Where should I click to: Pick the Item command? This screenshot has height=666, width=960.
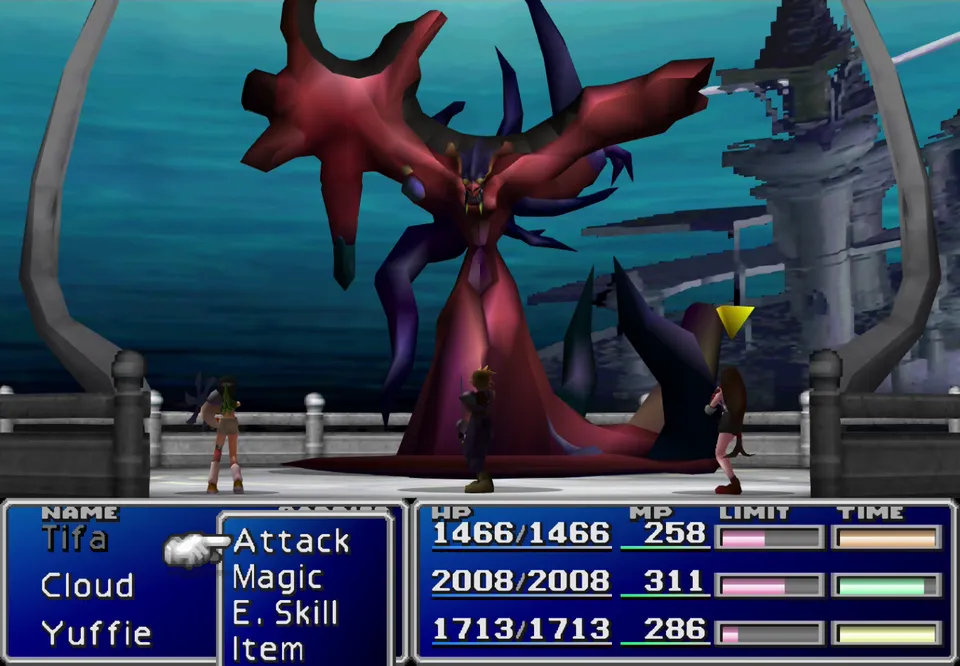pyautogui.click(x=268, y=648)
